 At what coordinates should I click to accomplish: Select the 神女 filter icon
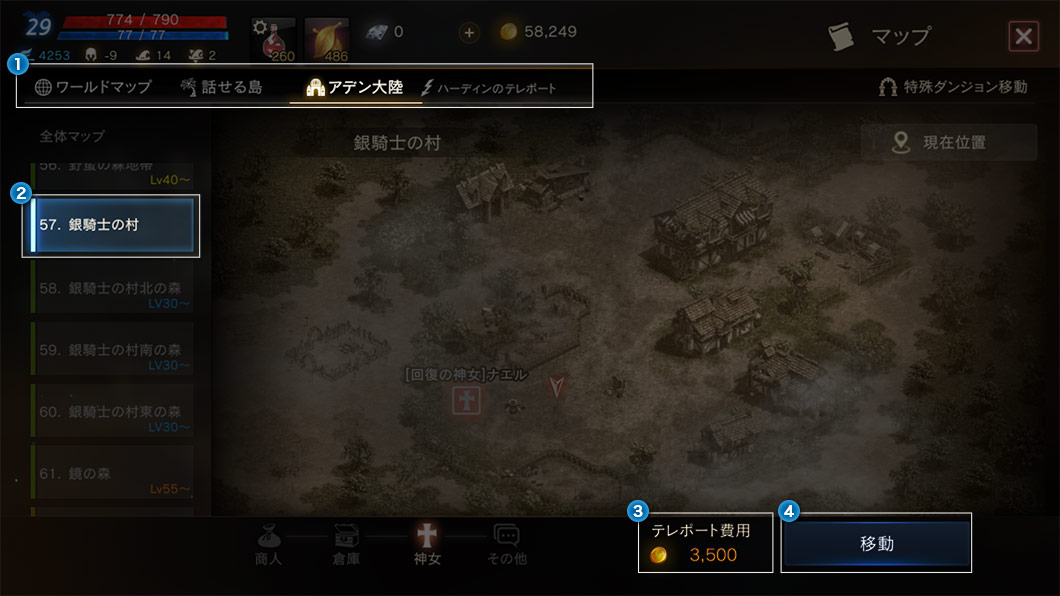coord(427,543)
